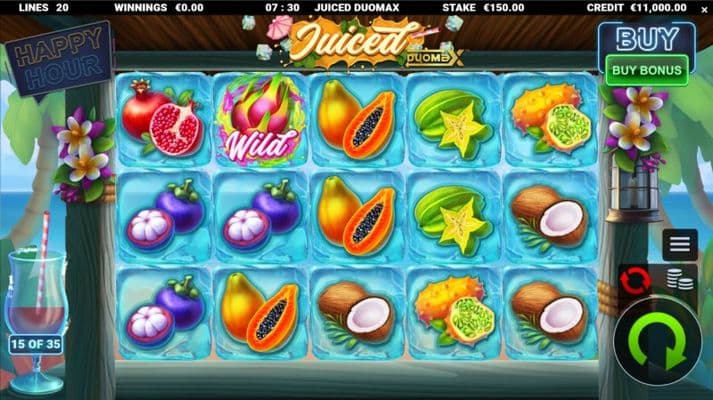The height and width of the screenshot is (400, 713).
Task: Open the hamburger menu
Action: pos(680,243)
